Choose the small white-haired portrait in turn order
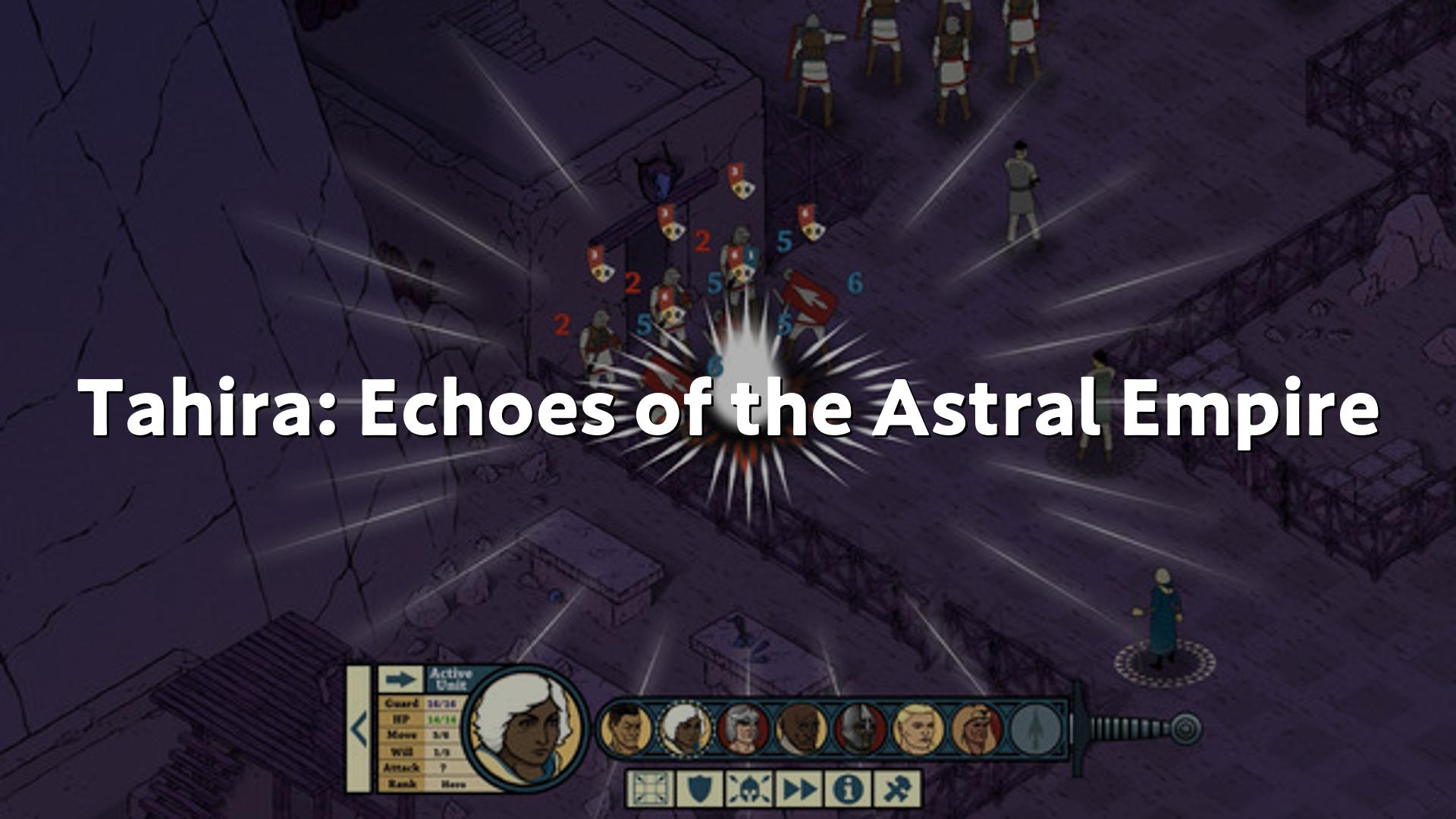Viewport: 1456px width, 819px height. (684, 730)
